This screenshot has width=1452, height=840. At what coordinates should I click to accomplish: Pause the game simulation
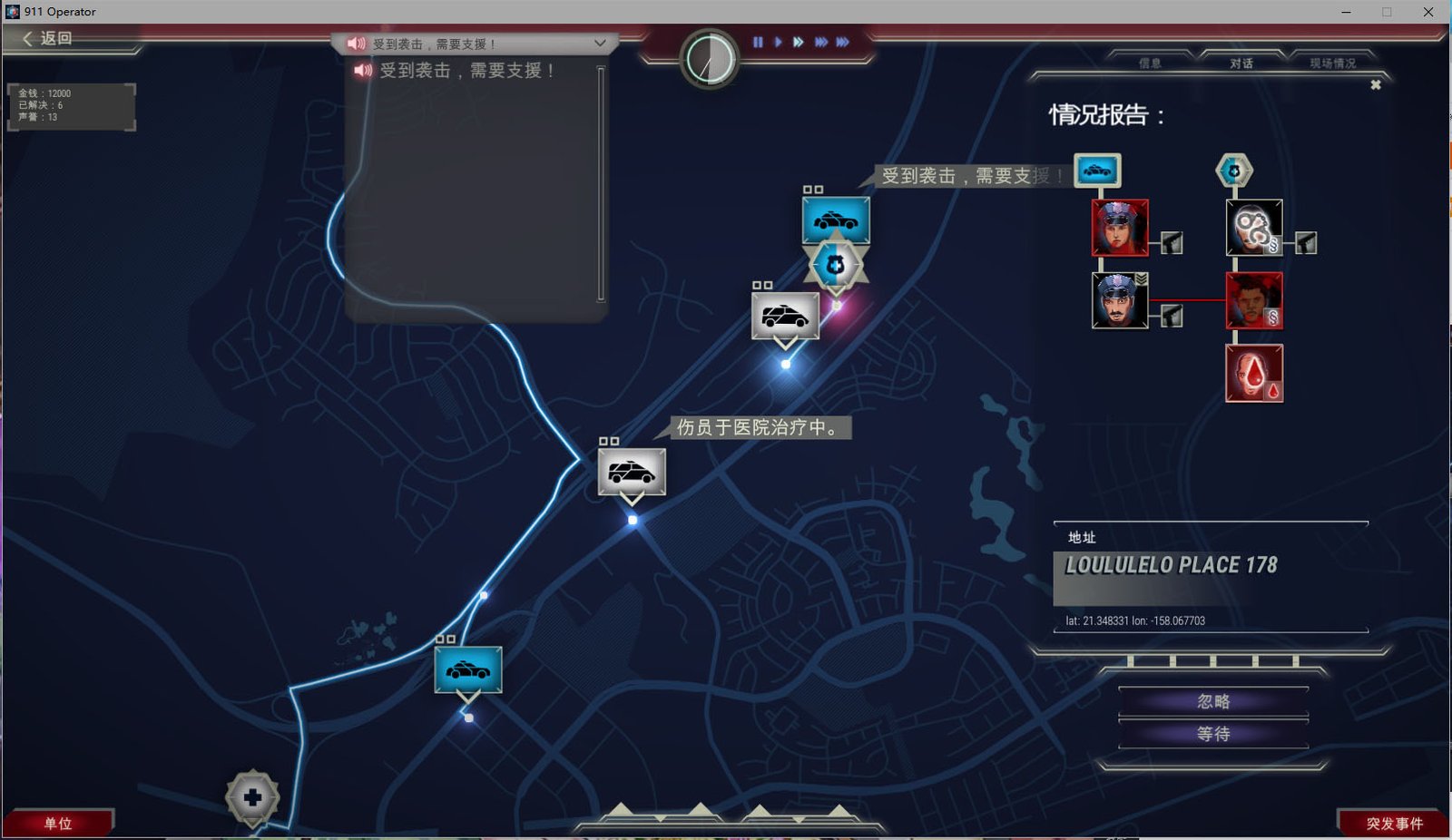tap(758, 42)
